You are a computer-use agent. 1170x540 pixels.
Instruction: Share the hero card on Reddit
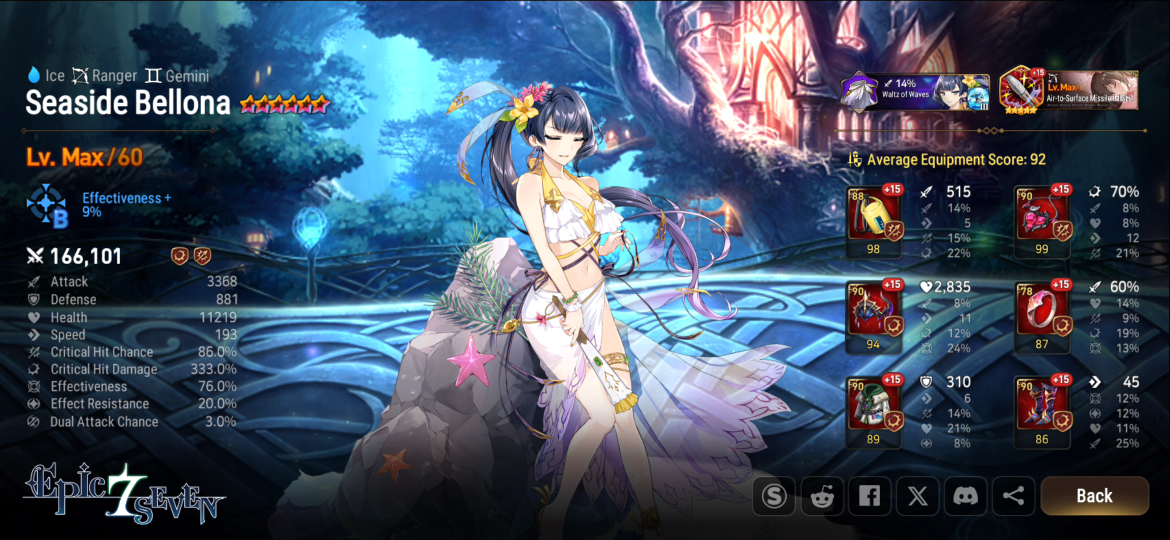point(822,495)
